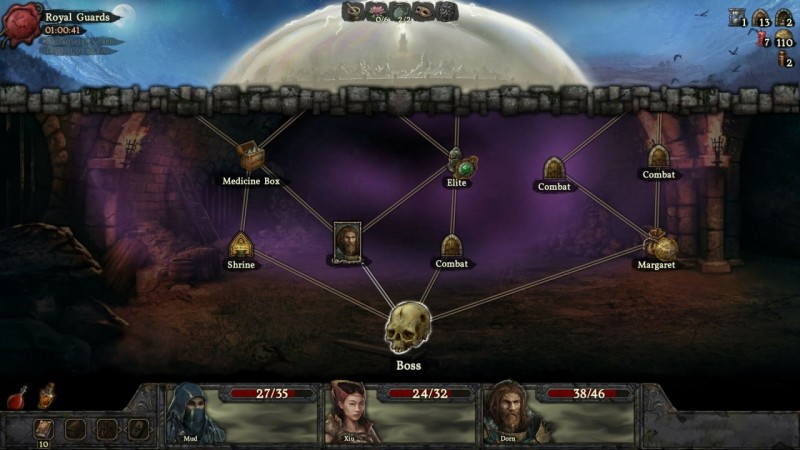Screen dimensions: 800x450
Task: Use the orange potion bottle
Action: [45, 397]
